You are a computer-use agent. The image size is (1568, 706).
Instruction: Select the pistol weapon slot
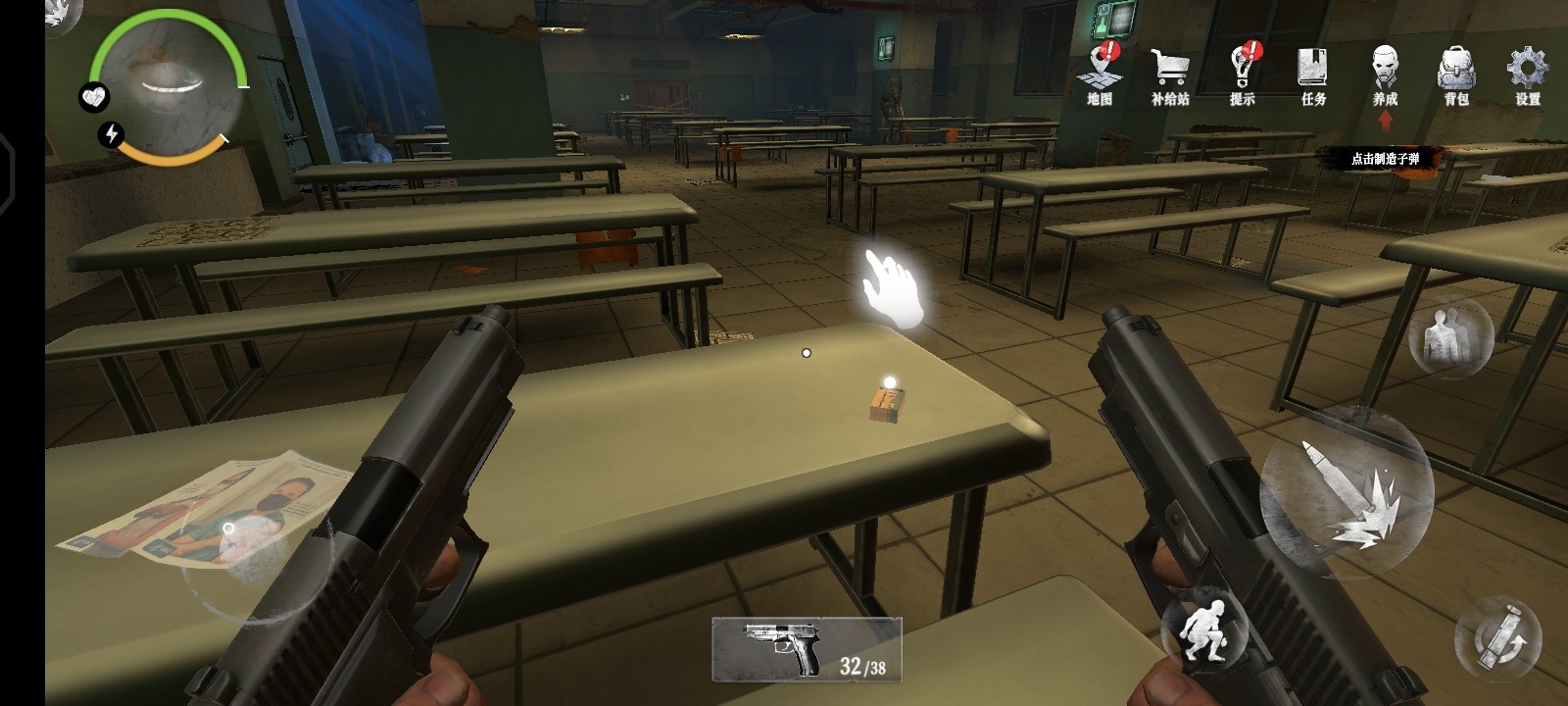coord(806,648)
